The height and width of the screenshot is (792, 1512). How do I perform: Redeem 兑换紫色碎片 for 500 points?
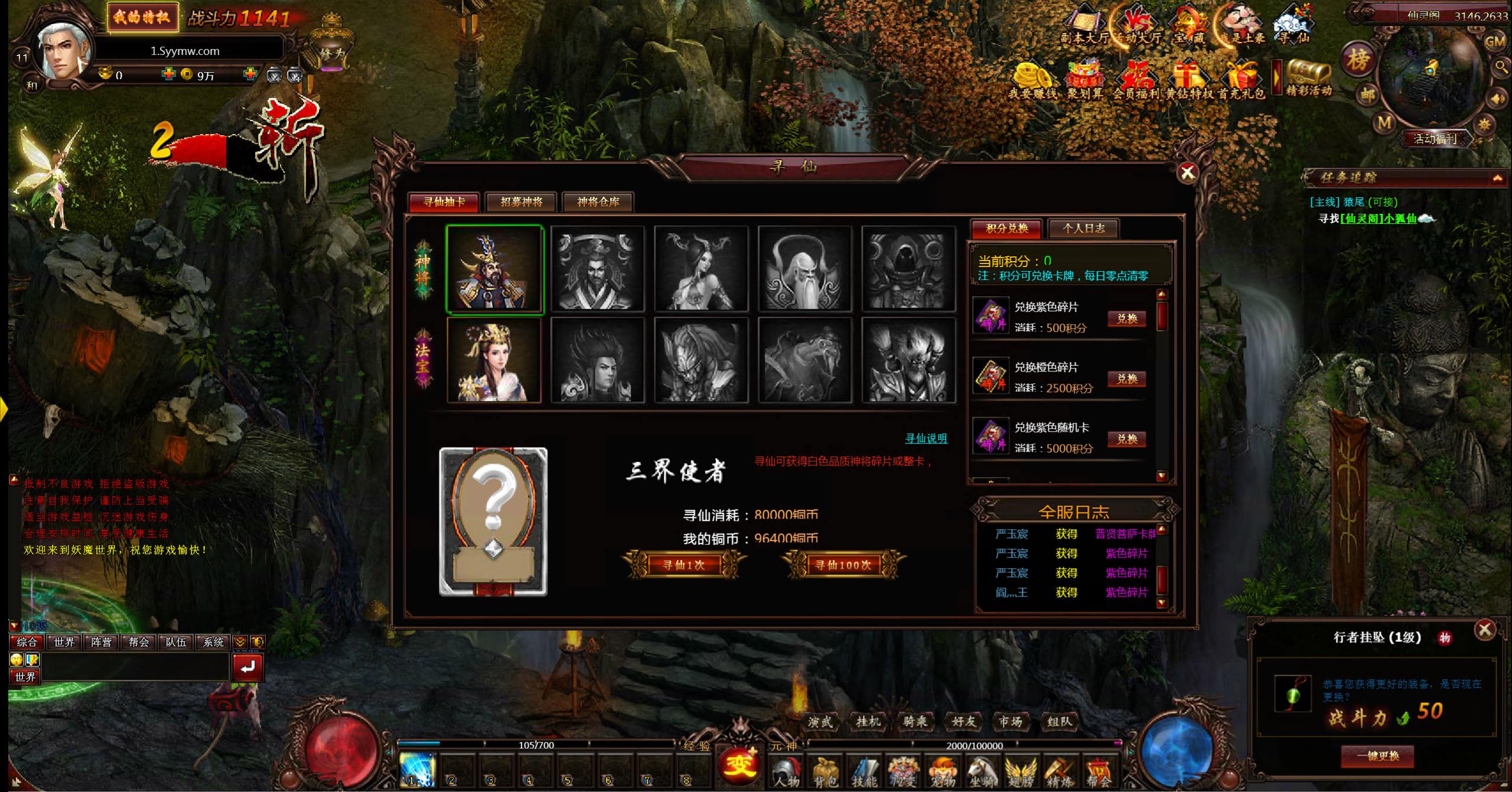tap(1127, 319)
